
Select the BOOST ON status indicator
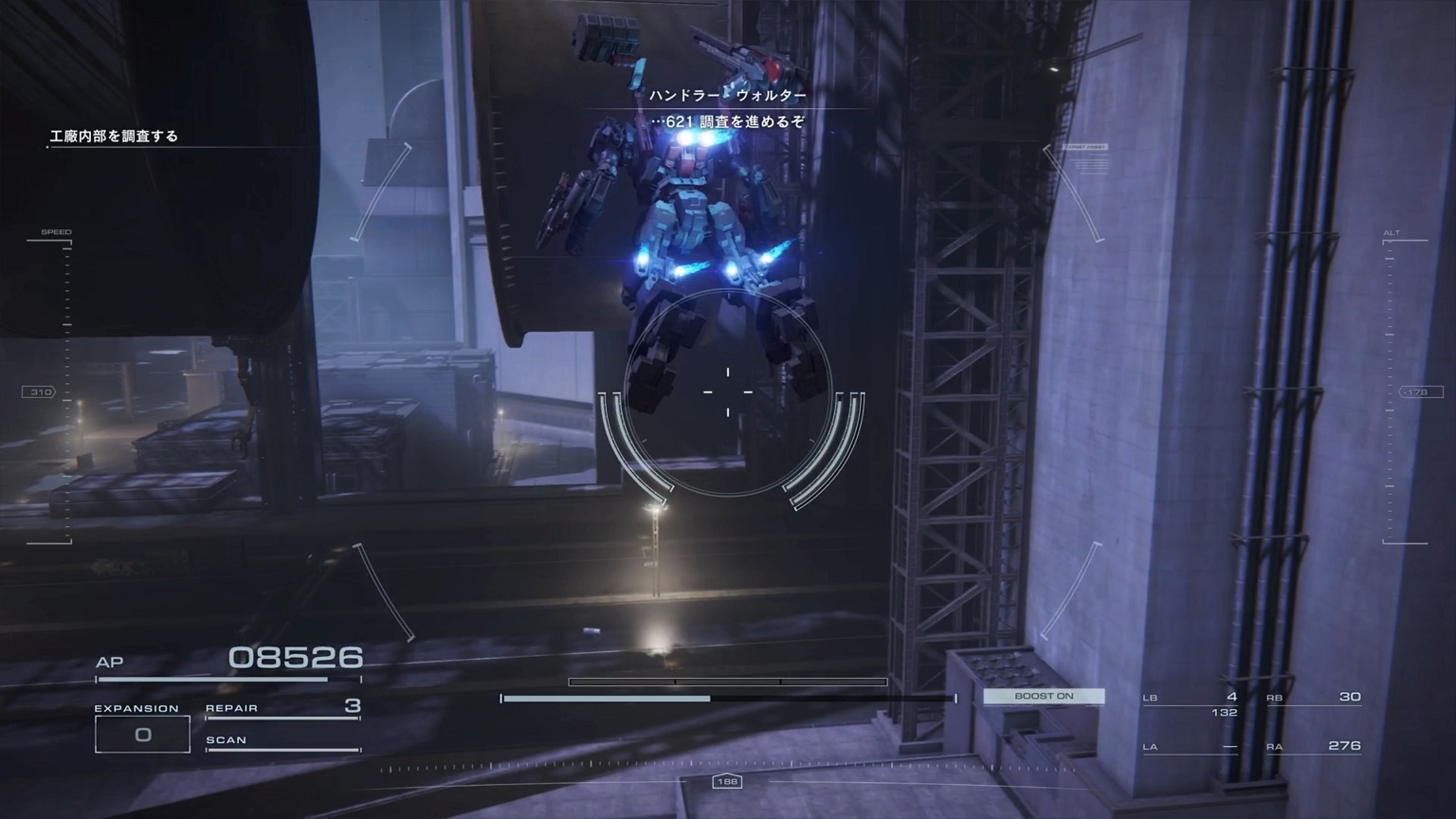1043,696
